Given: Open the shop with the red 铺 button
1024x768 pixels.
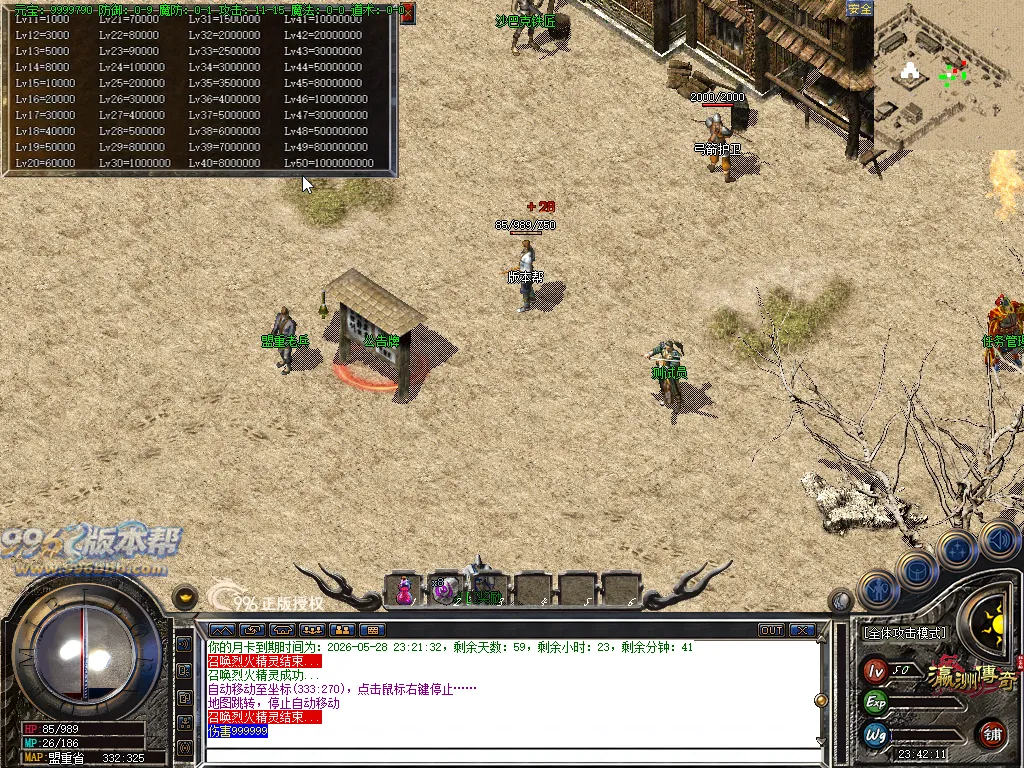Looking at the screenshot, I should pos(992,733).
